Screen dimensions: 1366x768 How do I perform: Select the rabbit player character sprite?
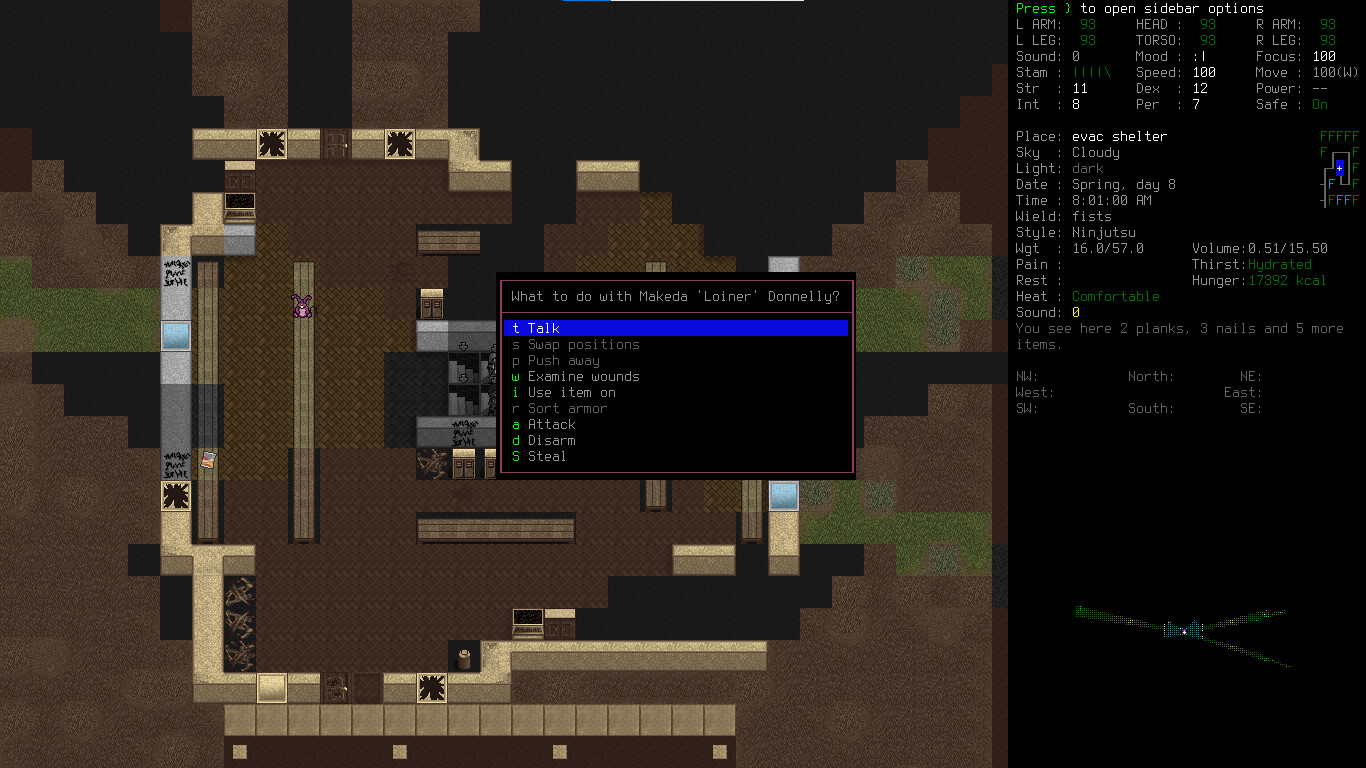(x=300, y=308)
